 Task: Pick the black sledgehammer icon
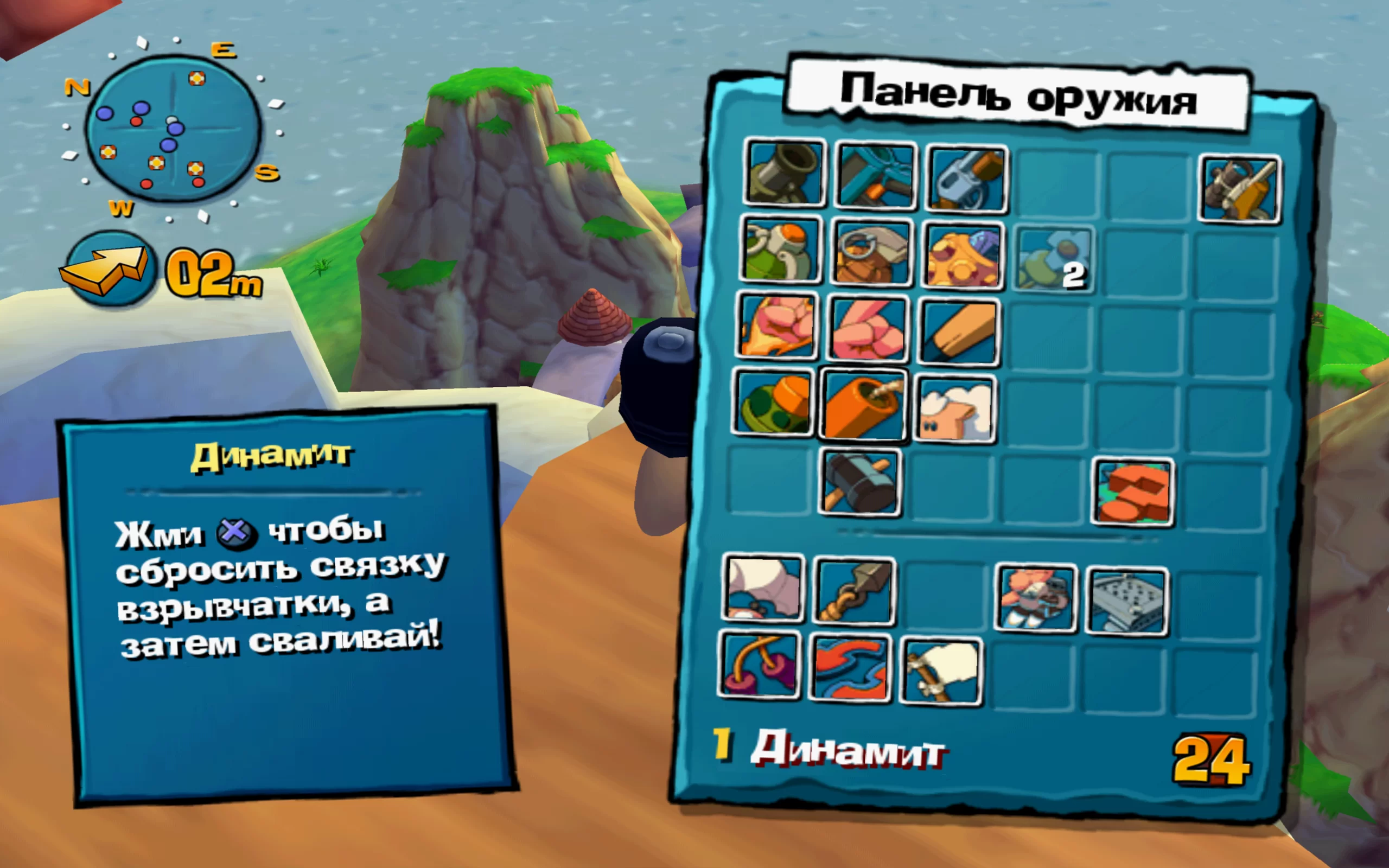click(x=860, y=482)
